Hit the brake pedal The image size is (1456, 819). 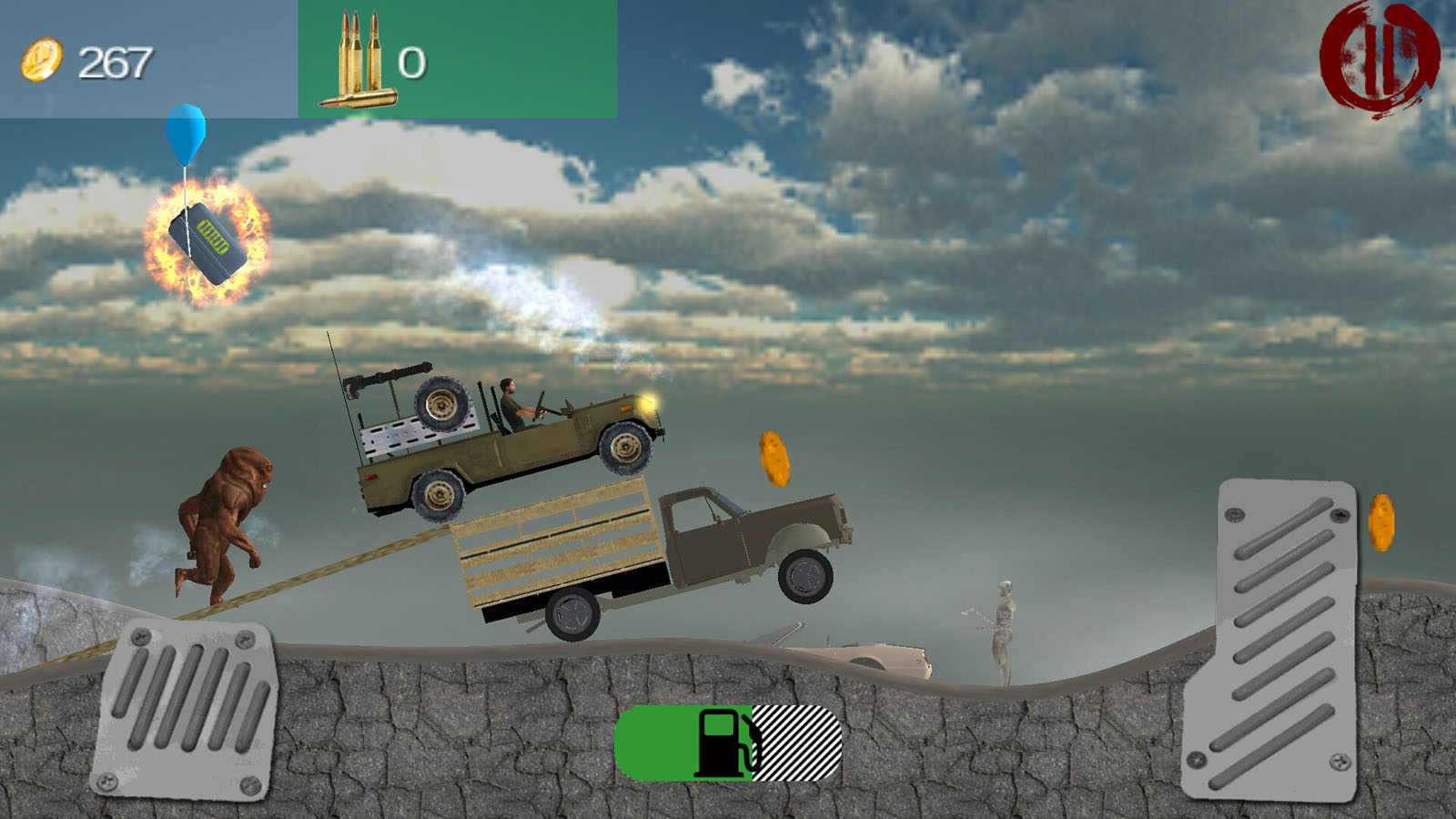(187, 710)
